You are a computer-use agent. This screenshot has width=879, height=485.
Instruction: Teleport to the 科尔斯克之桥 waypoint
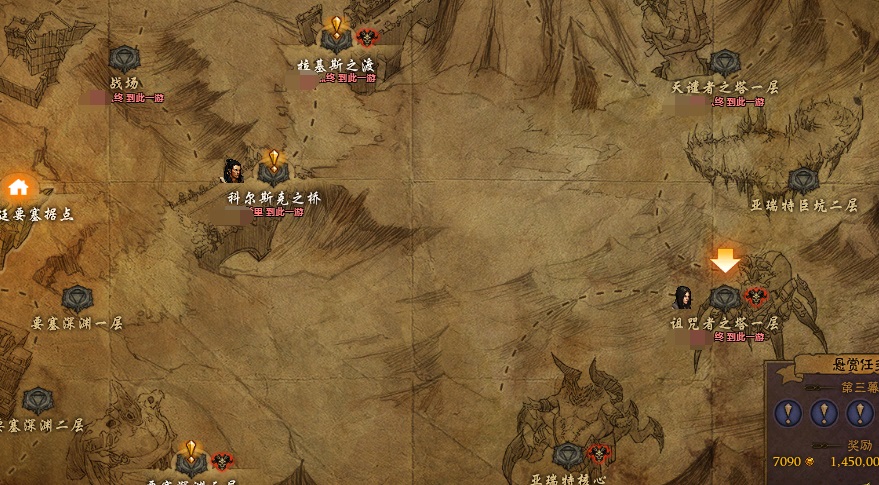pos(273,172)
